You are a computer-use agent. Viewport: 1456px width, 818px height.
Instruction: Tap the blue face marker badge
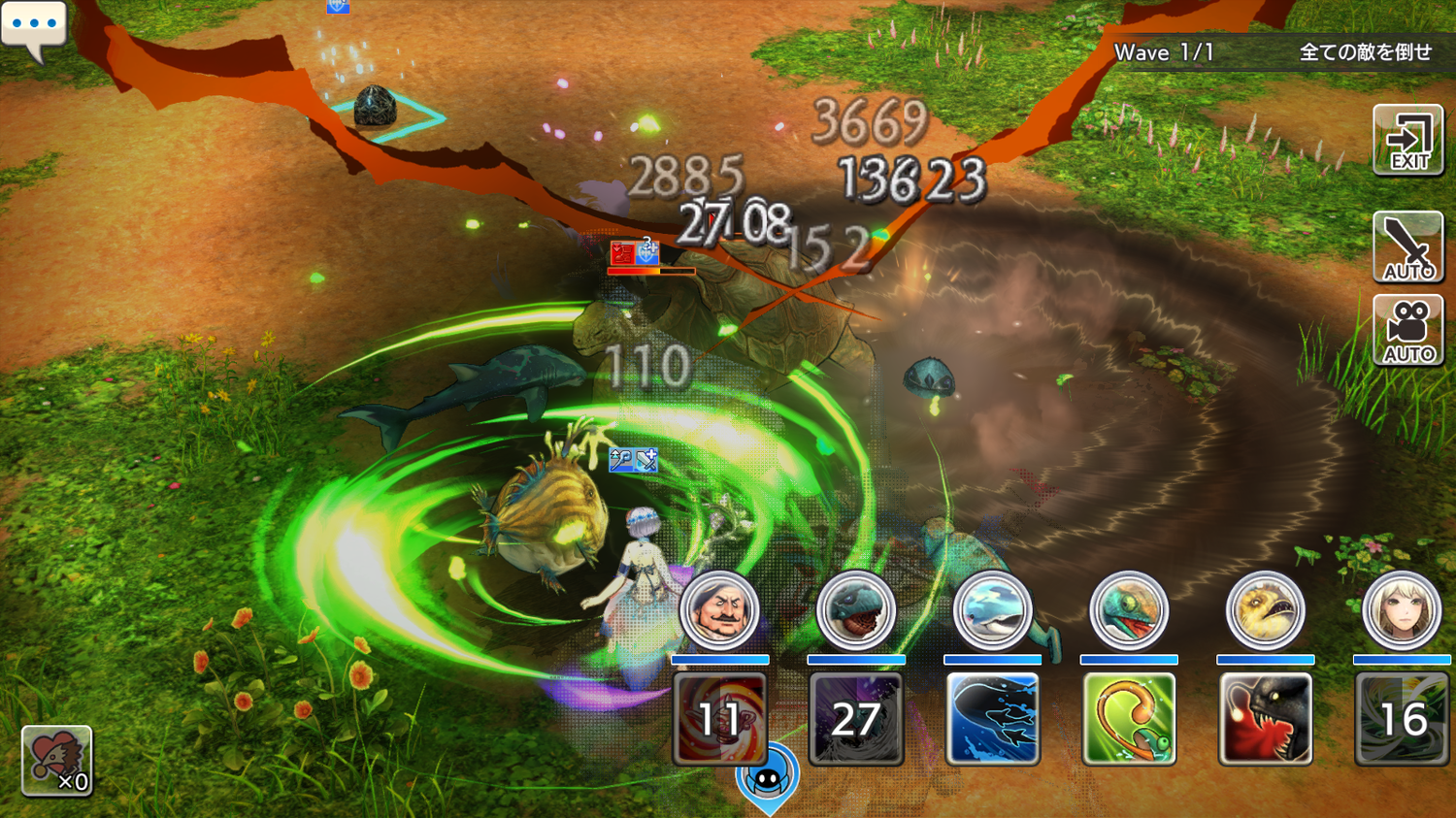click(768, 778)
